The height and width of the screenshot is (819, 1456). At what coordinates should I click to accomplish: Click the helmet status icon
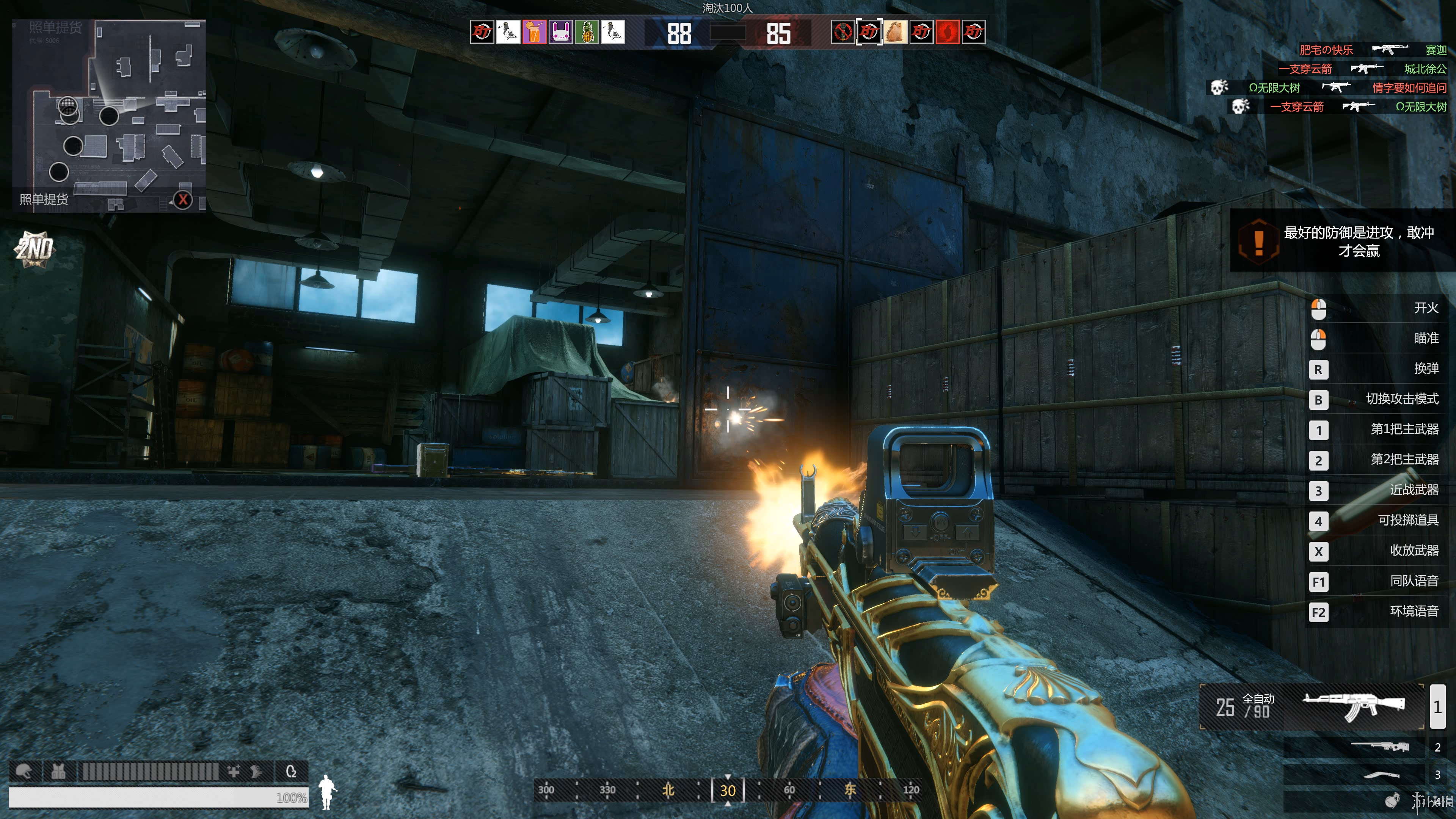24,771
